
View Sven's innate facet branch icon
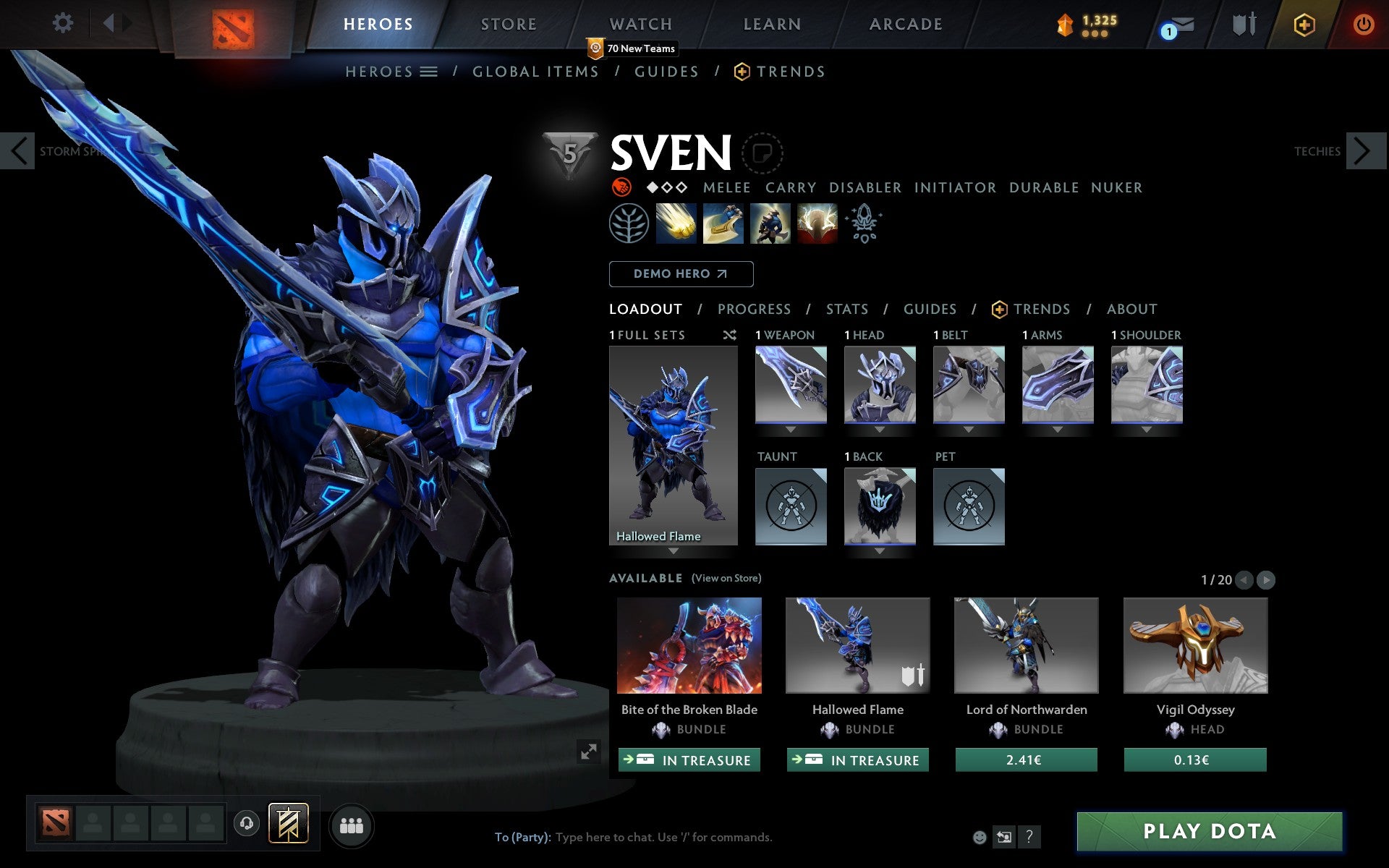pos(629,224)
